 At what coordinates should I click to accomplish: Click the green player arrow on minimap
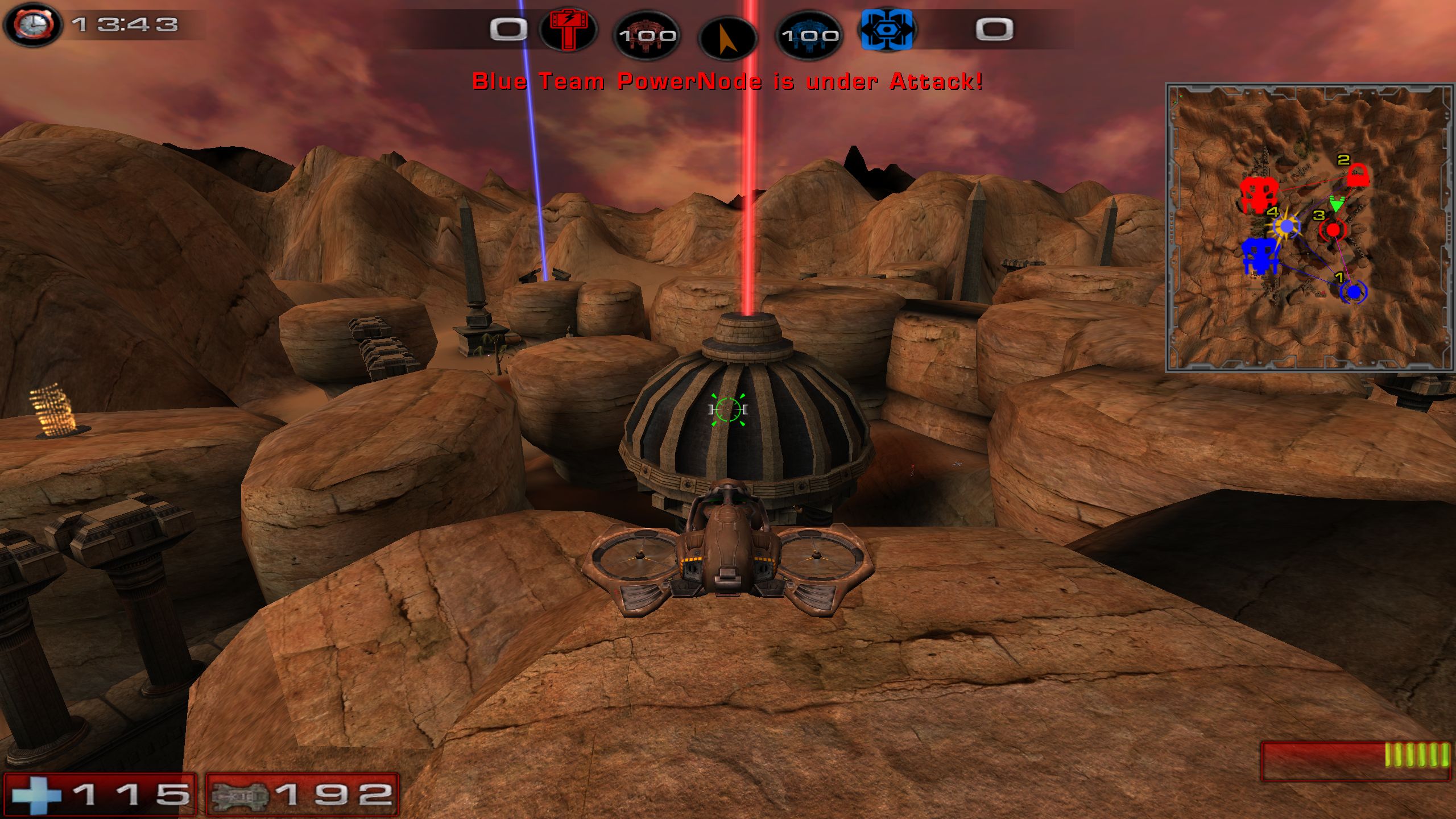(x=1336, y=204)
